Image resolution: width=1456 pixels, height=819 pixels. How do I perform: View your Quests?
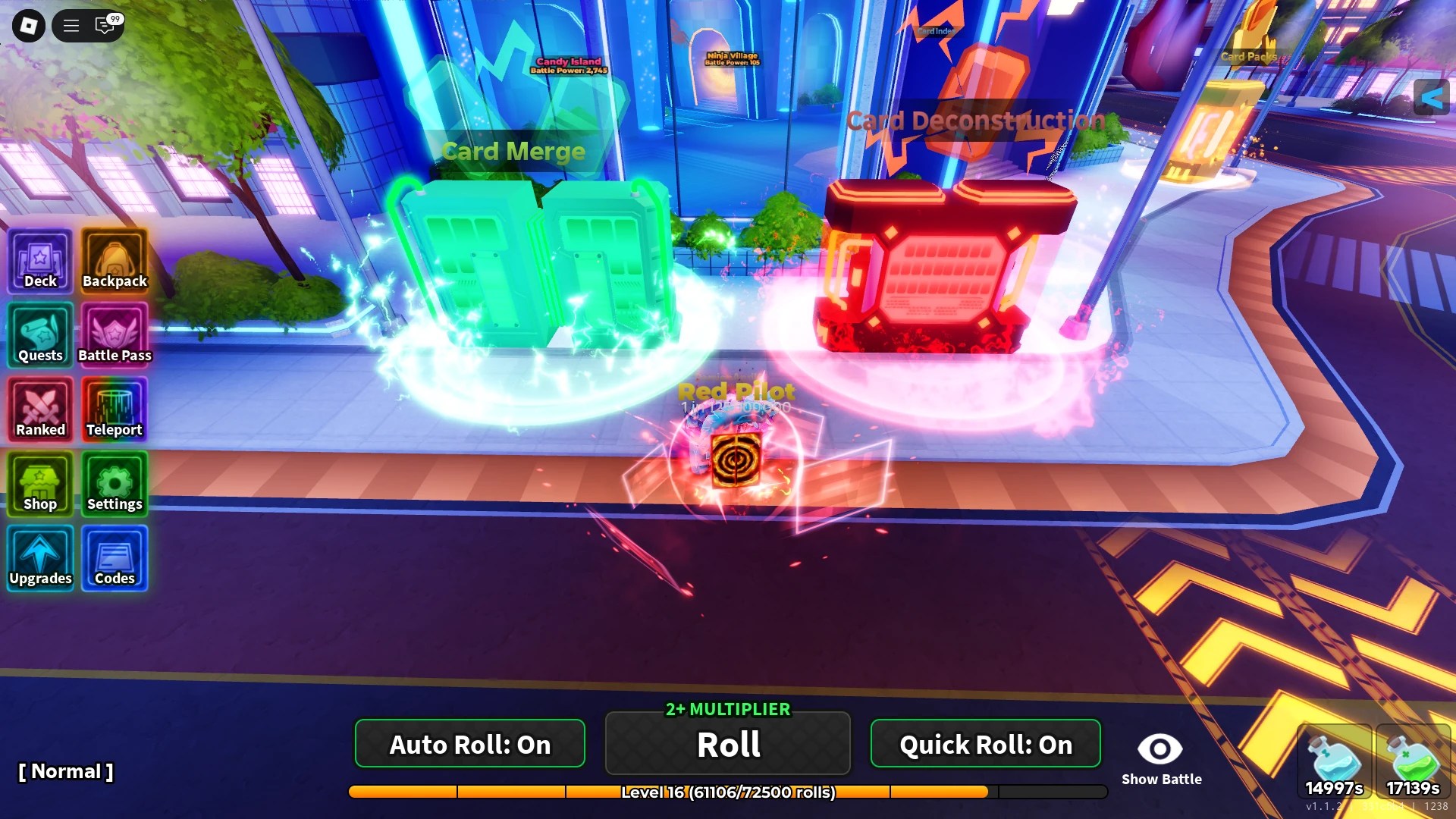point(39,336)
